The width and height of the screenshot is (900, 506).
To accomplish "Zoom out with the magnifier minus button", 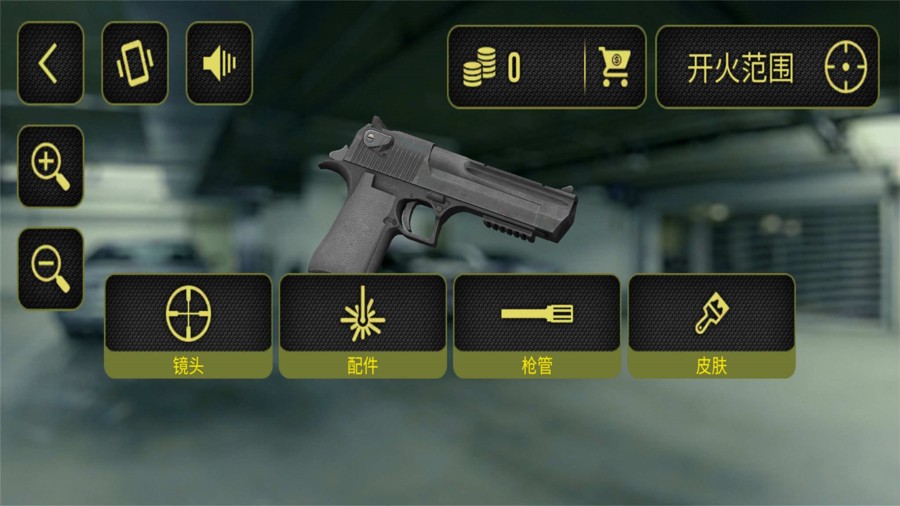I will tap(50, 268).
